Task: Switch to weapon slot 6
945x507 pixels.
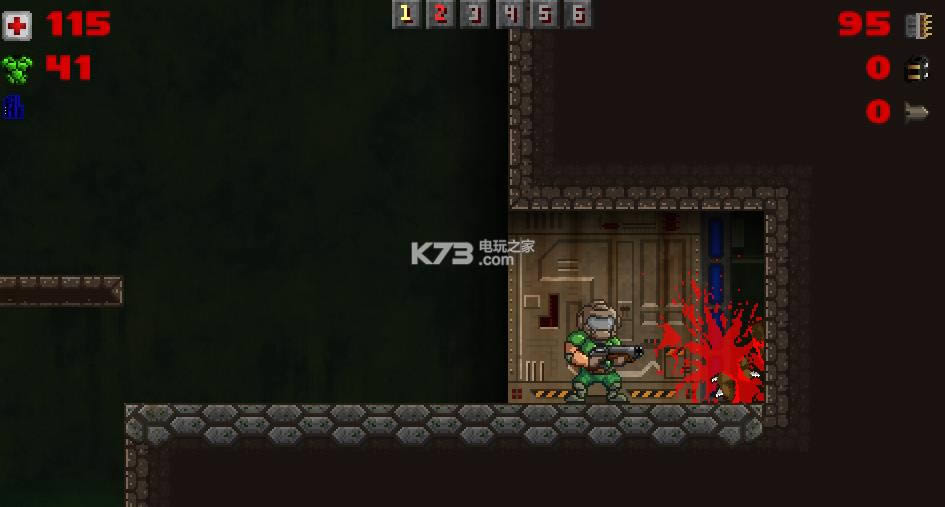Action: coord(578,14)
